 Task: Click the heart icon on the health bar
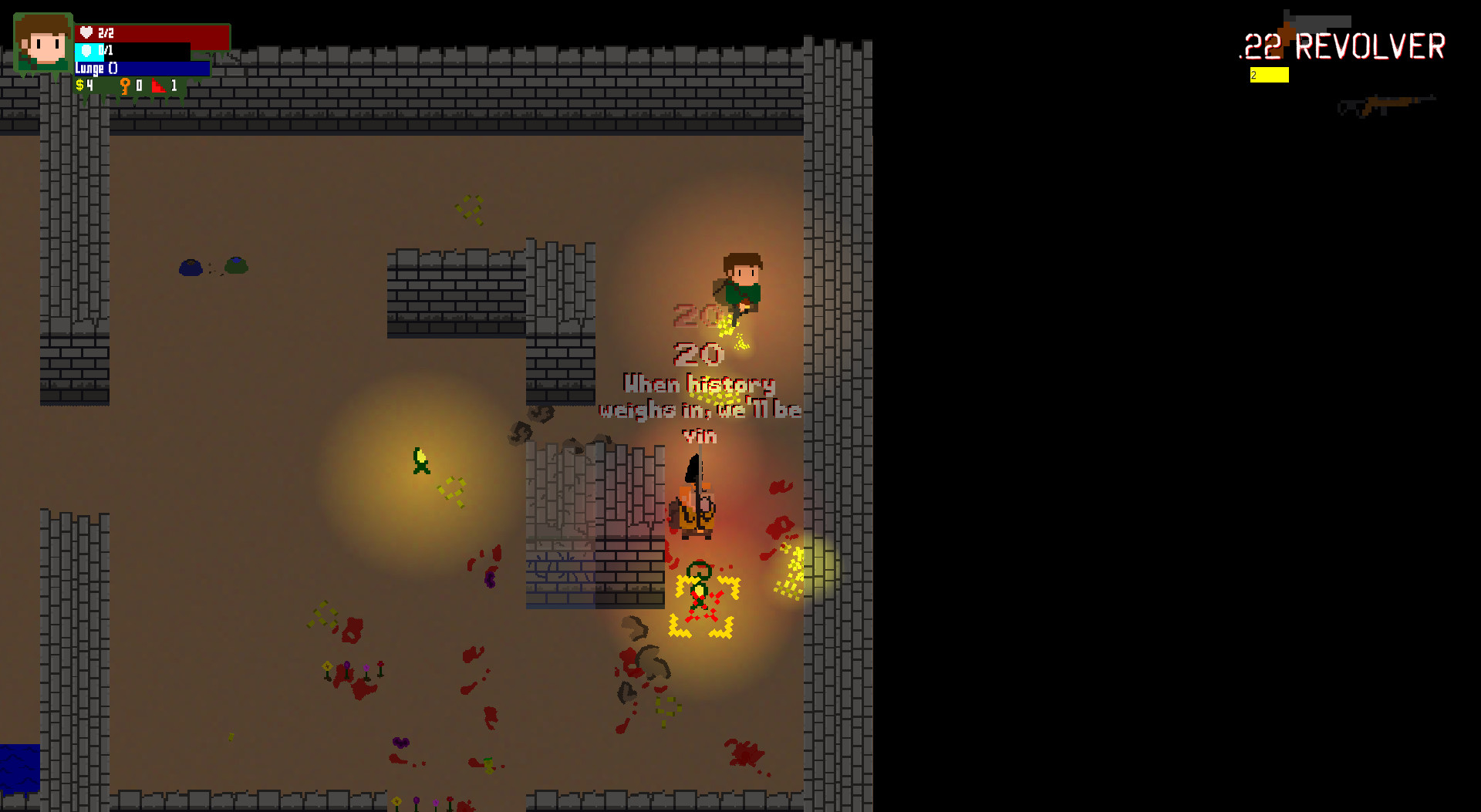point(86,33)
